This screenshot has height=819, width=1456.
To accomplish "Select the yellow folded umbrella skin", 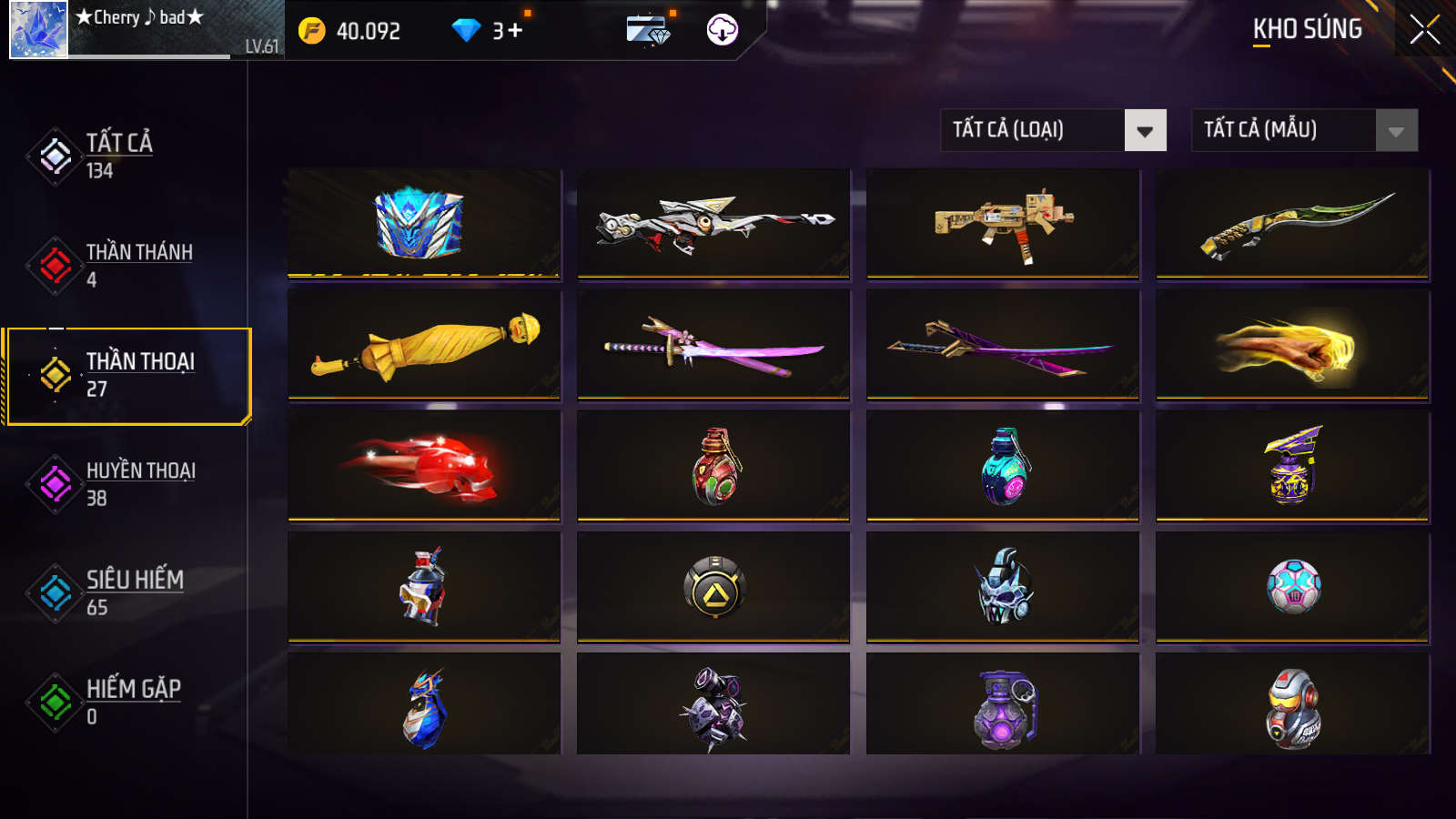I will click(x=424, y=345).
